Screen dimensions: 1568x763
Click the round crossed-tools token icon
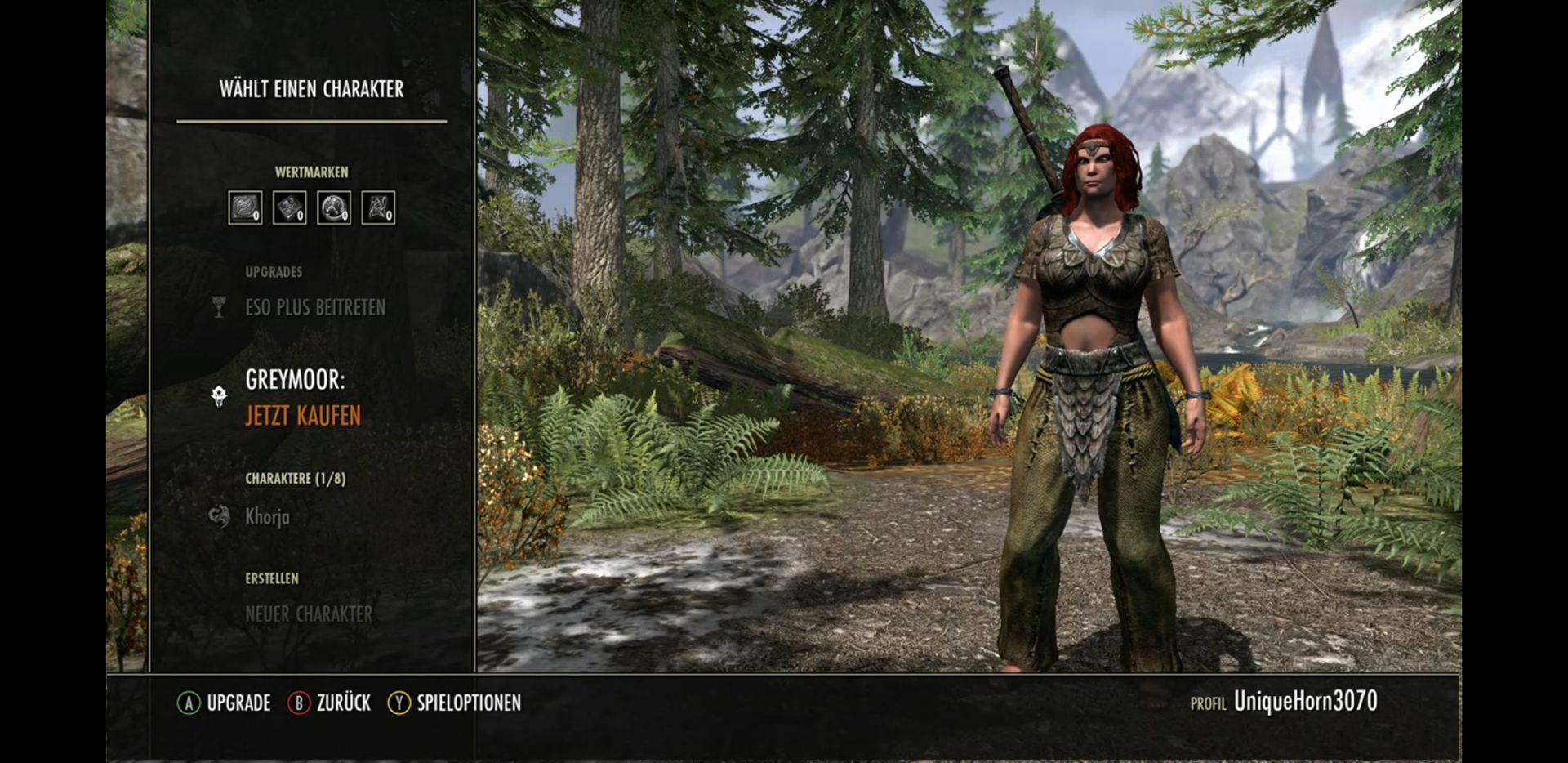333,207
